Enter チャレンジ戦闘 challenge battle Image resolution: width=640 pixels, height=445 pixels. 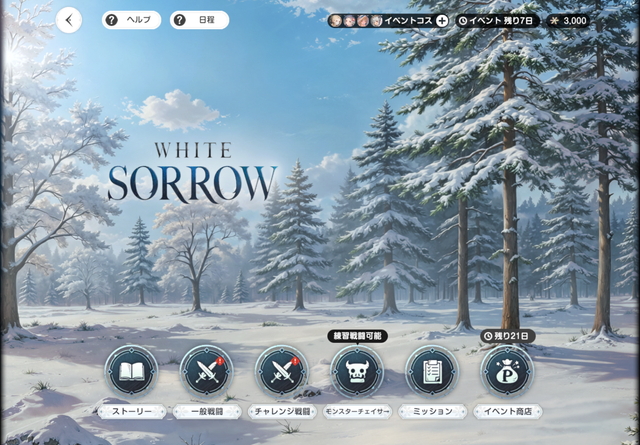281,372
